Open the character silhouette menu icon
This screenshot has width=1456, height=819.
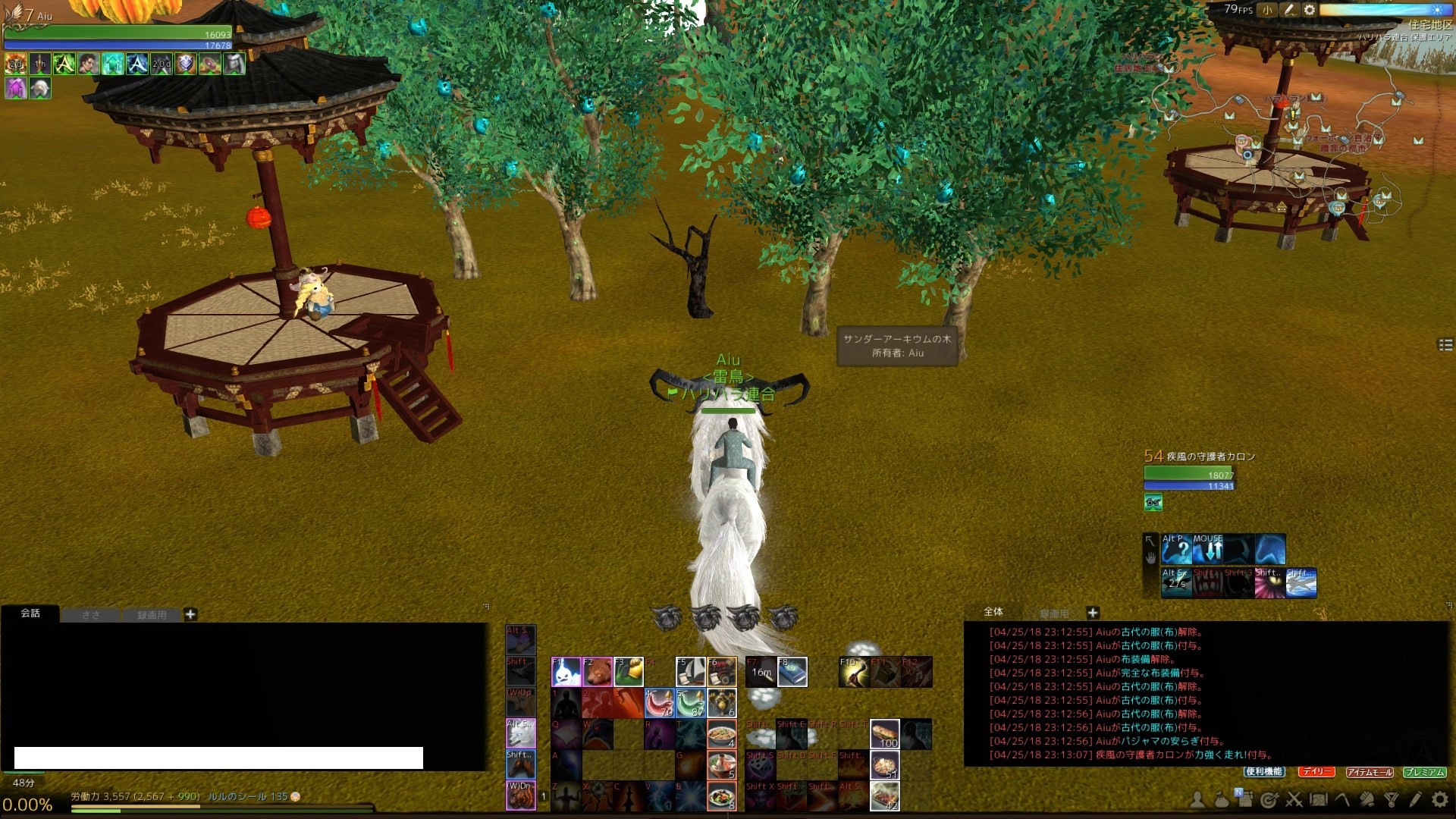click(1197, 799)
